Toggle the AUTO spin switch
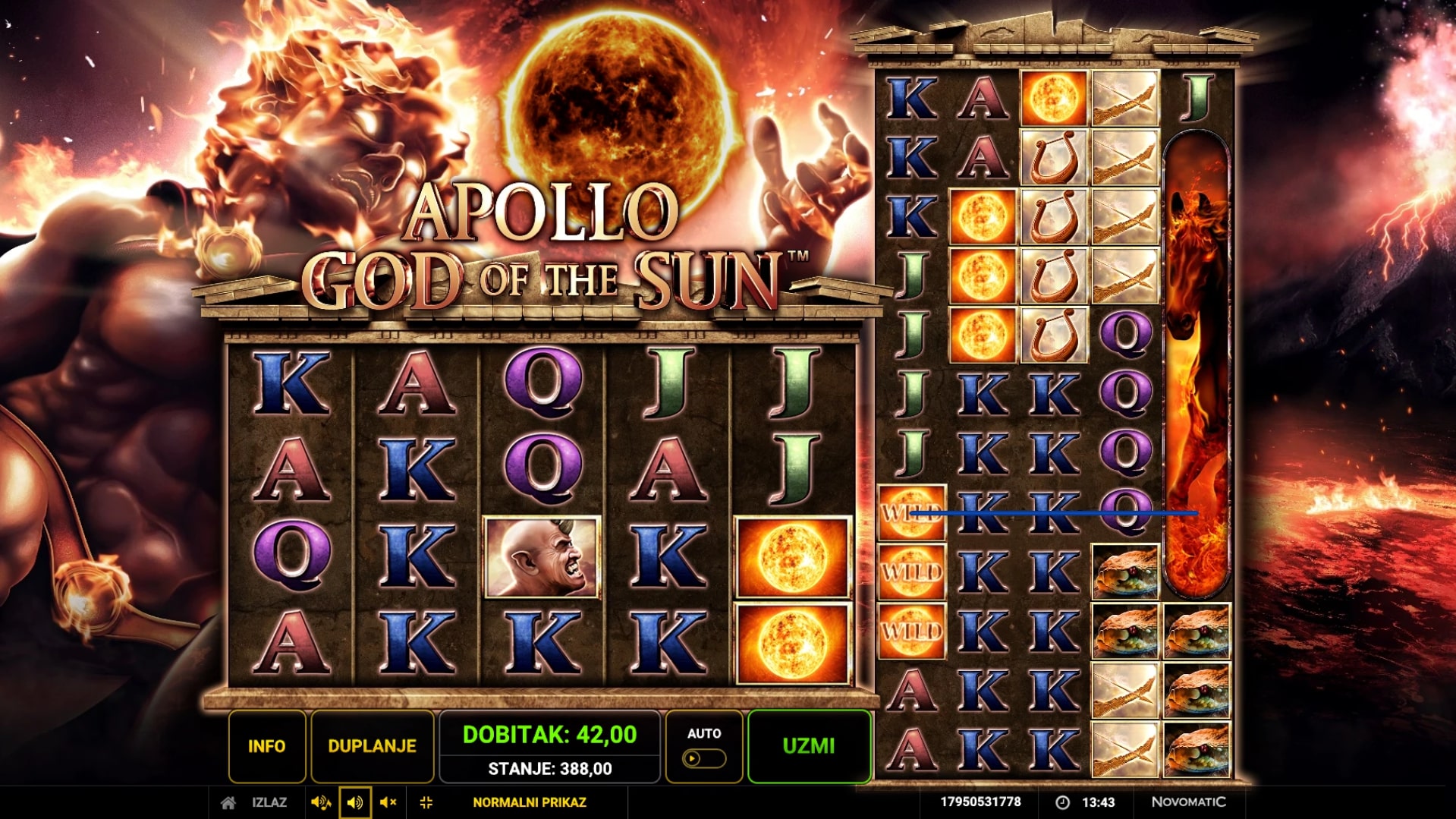Screen dimensions: 1456x819 703,758
